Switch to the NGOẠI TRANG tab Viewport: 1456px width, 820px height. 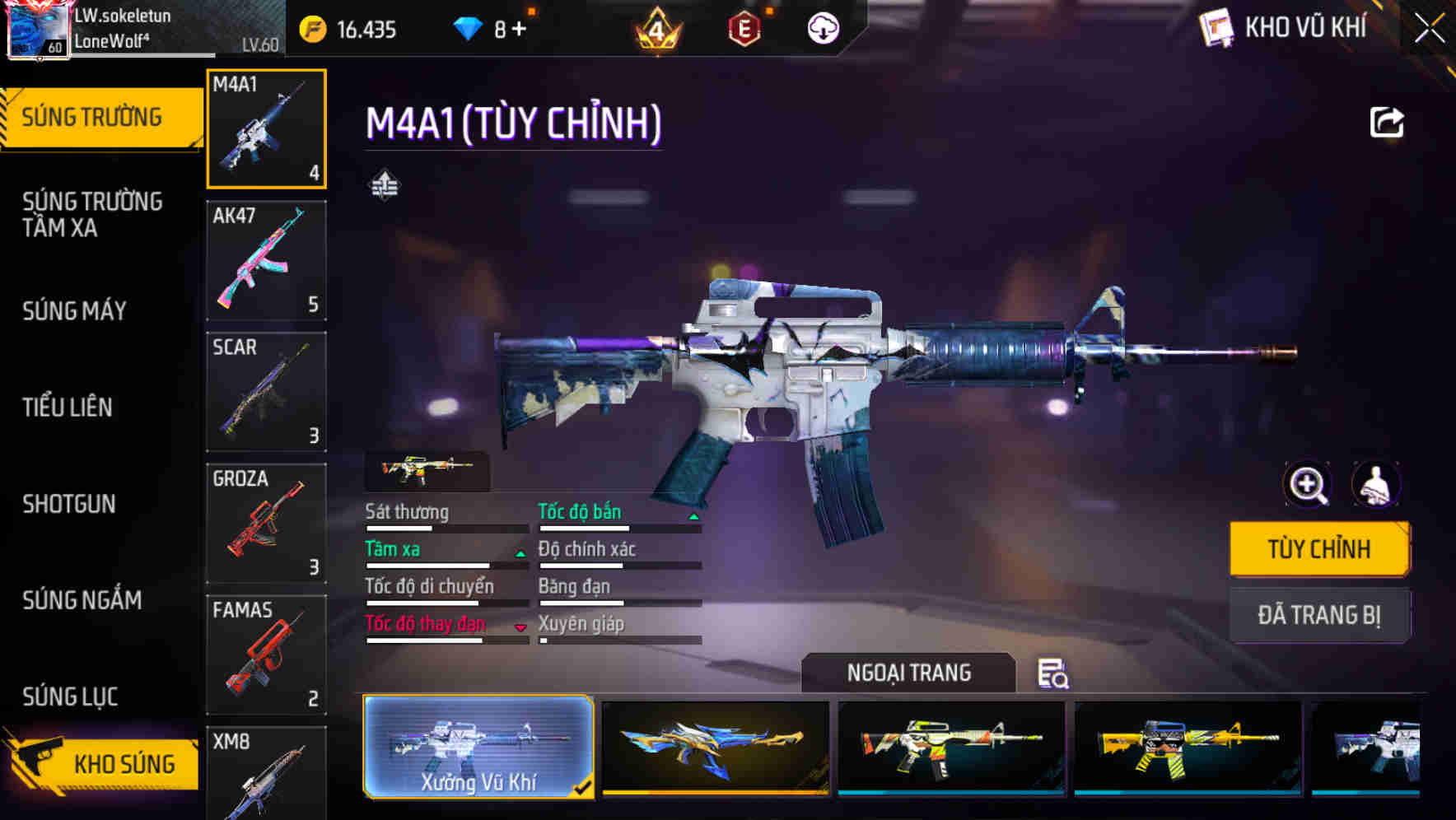coord(908,673)
